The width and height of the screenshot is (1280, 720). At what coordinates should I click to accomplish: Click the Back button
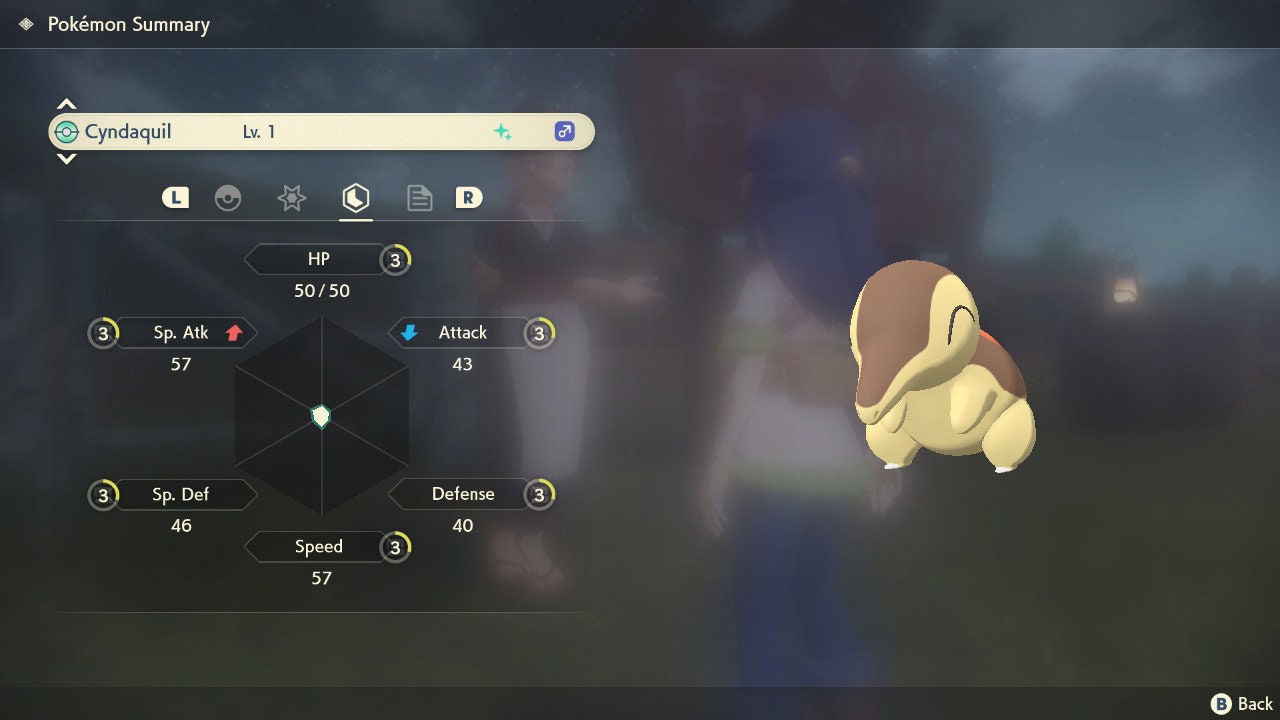tap(1243, 704)
